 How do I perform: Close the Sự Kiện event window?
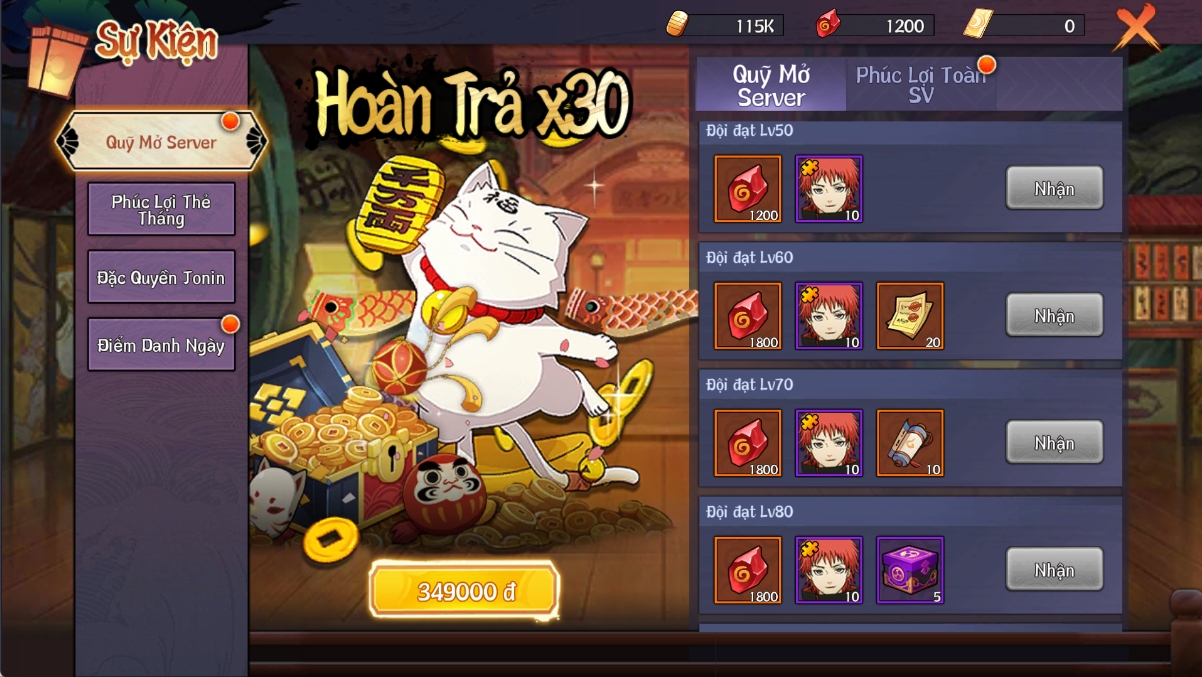tap(1136, 28)
